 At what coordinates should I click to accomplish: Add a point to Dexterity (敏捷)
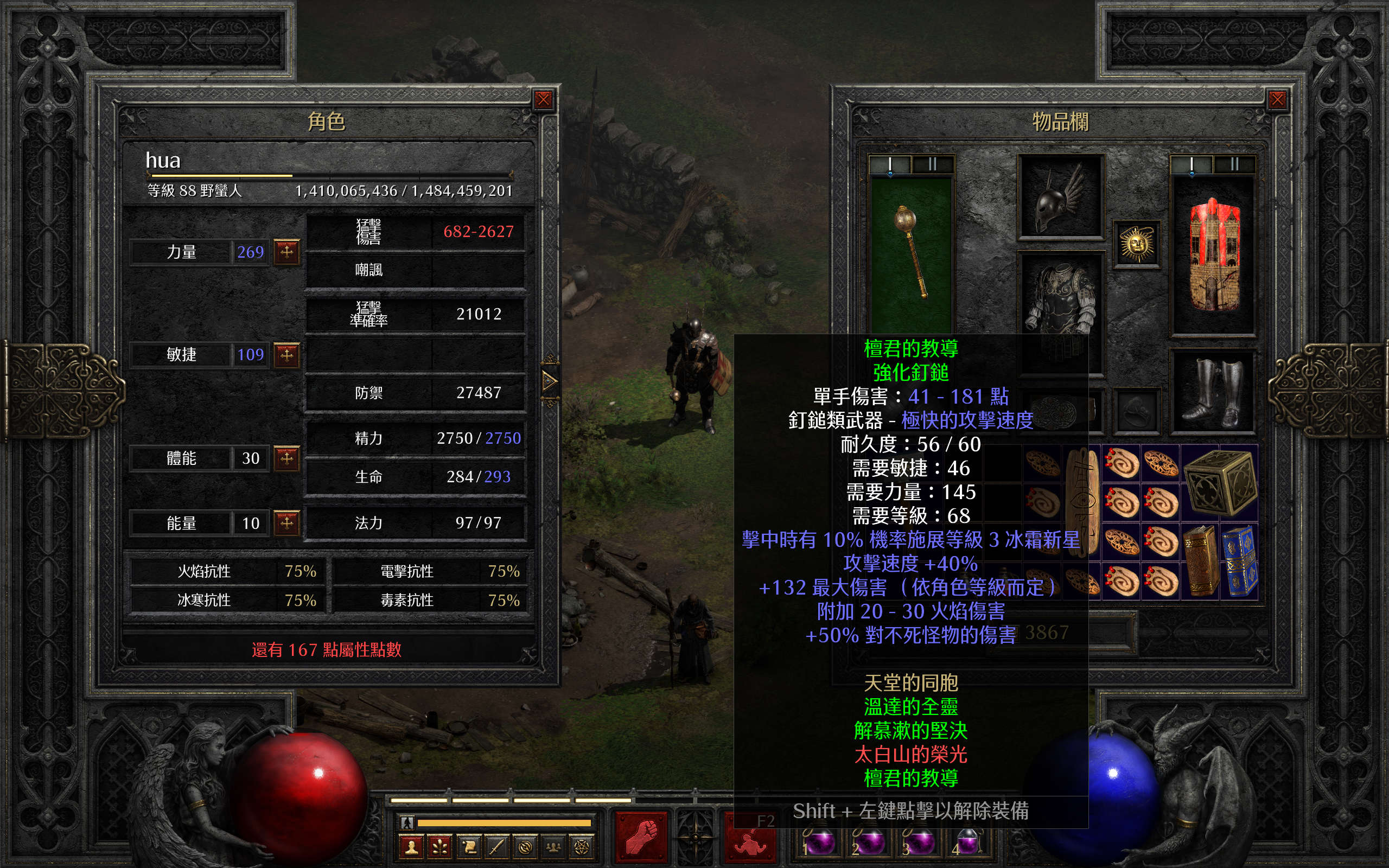[286, 354]
